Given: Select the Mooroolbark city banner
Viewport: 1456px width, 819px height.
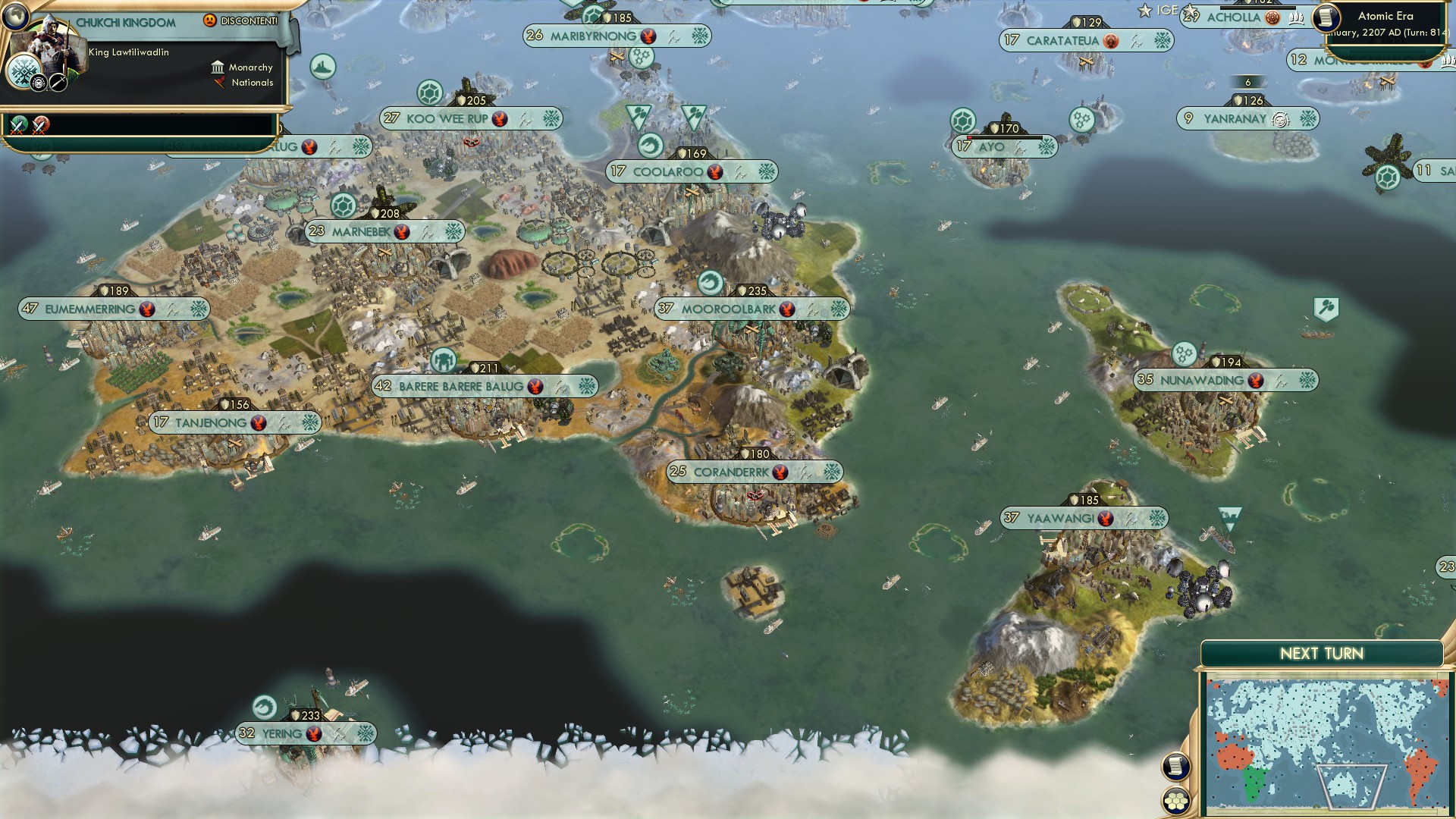Looking at the screenshot, I should pos(728,309).
